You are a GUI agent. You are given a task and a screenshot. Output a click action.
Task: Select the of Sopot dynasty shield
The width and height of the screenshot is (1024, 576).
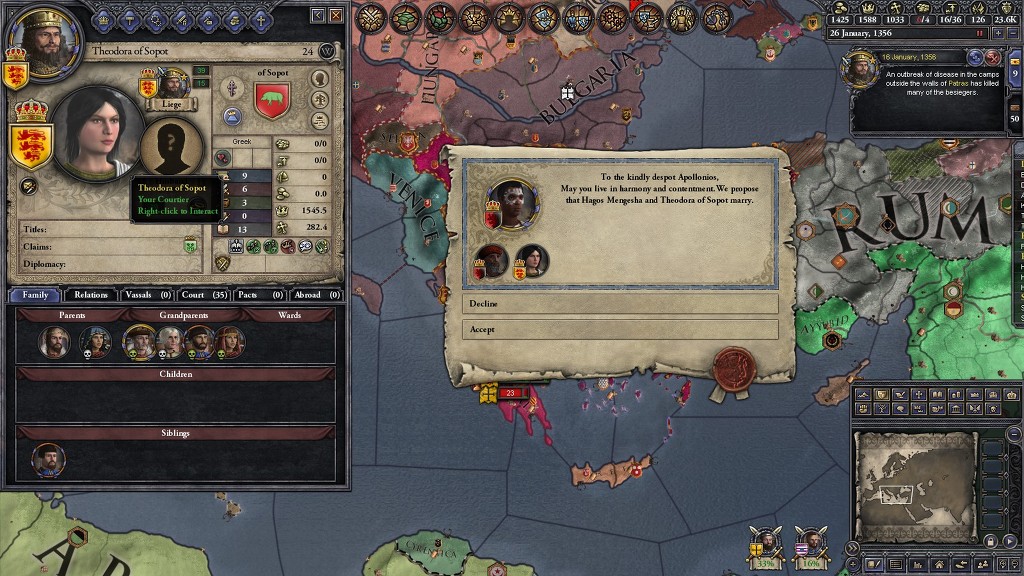(x=272, y=101)
